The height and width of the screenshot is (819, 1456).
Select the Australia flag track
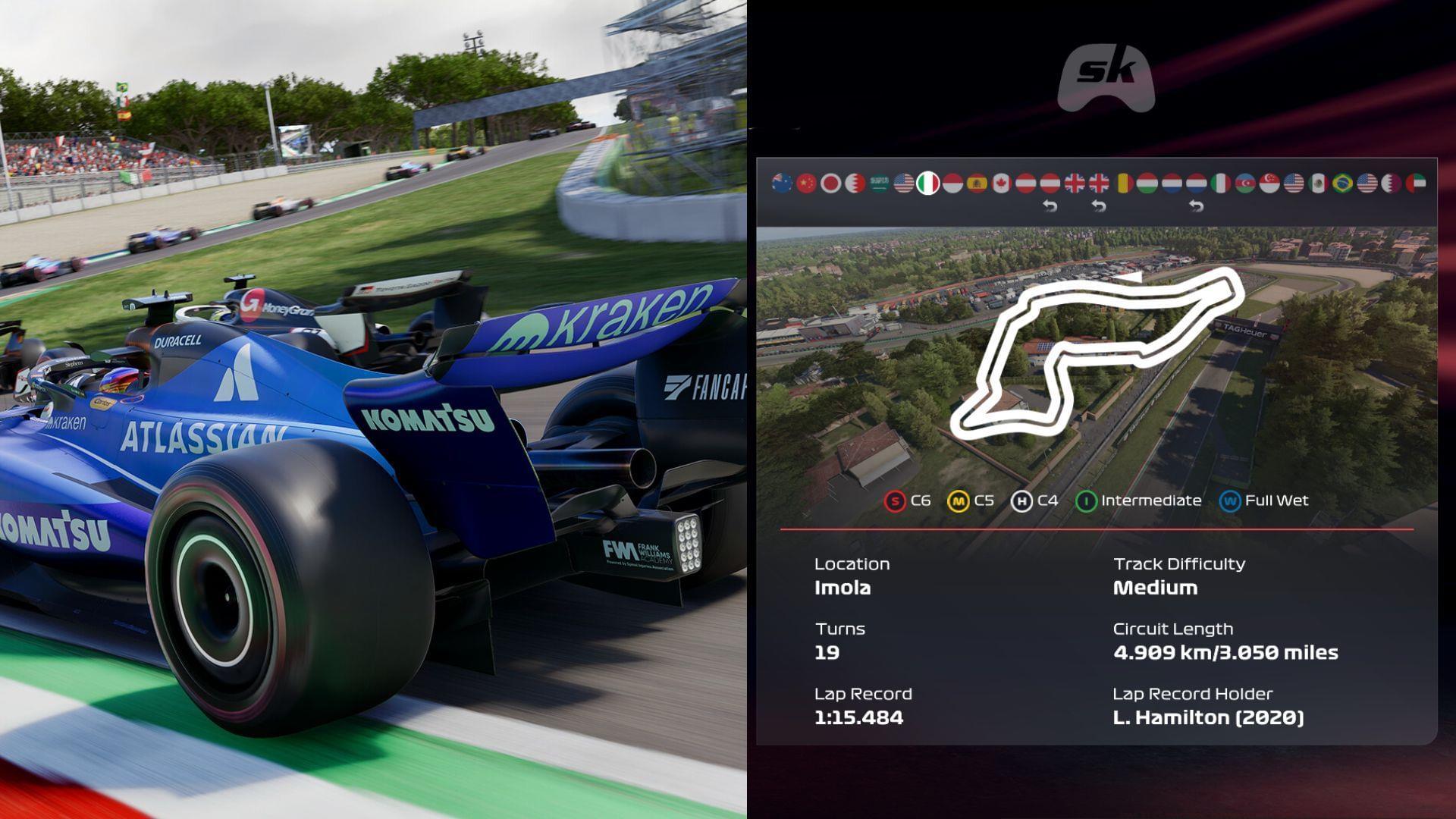click(x=782, y=183)
